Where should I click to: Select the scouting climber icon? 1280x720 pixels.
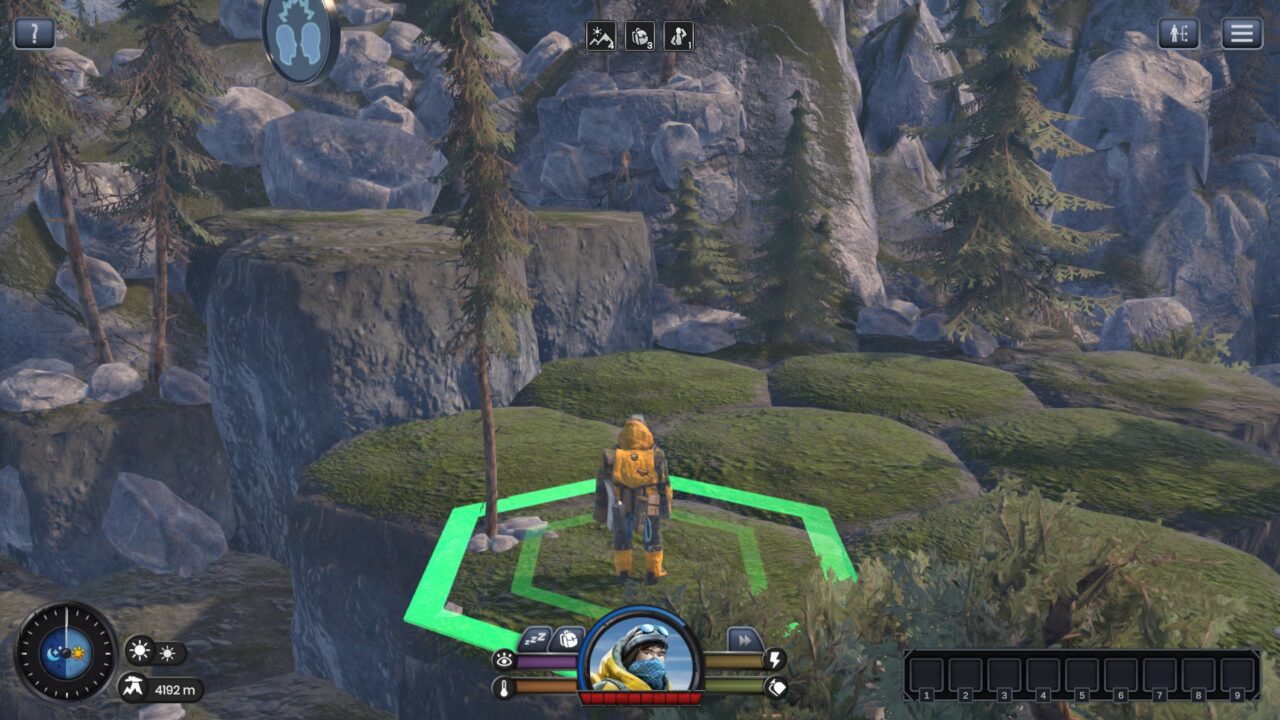click(x=678, y=37)
